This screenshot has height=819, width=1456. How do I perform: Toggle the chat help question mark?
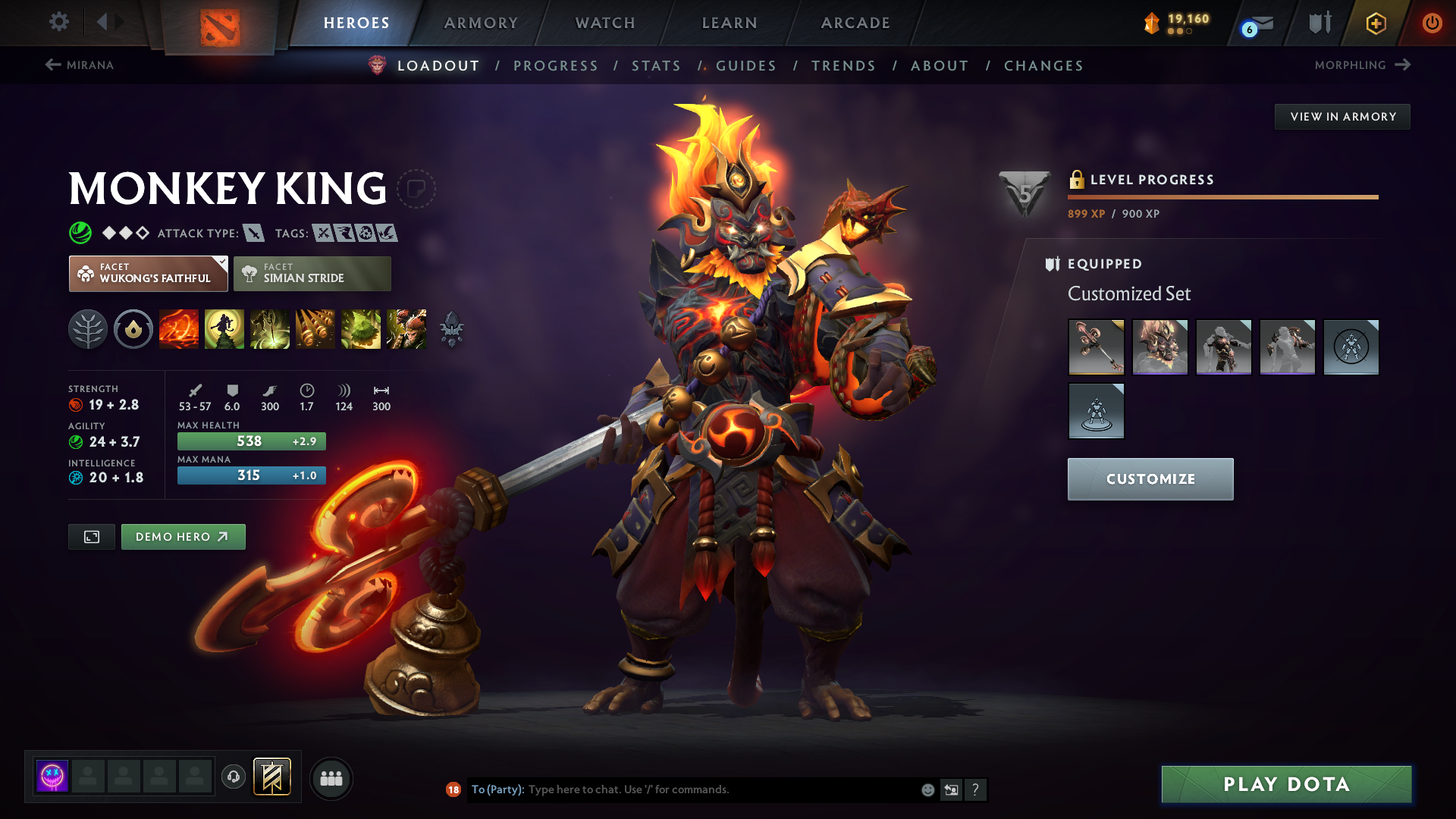(977, 789)
